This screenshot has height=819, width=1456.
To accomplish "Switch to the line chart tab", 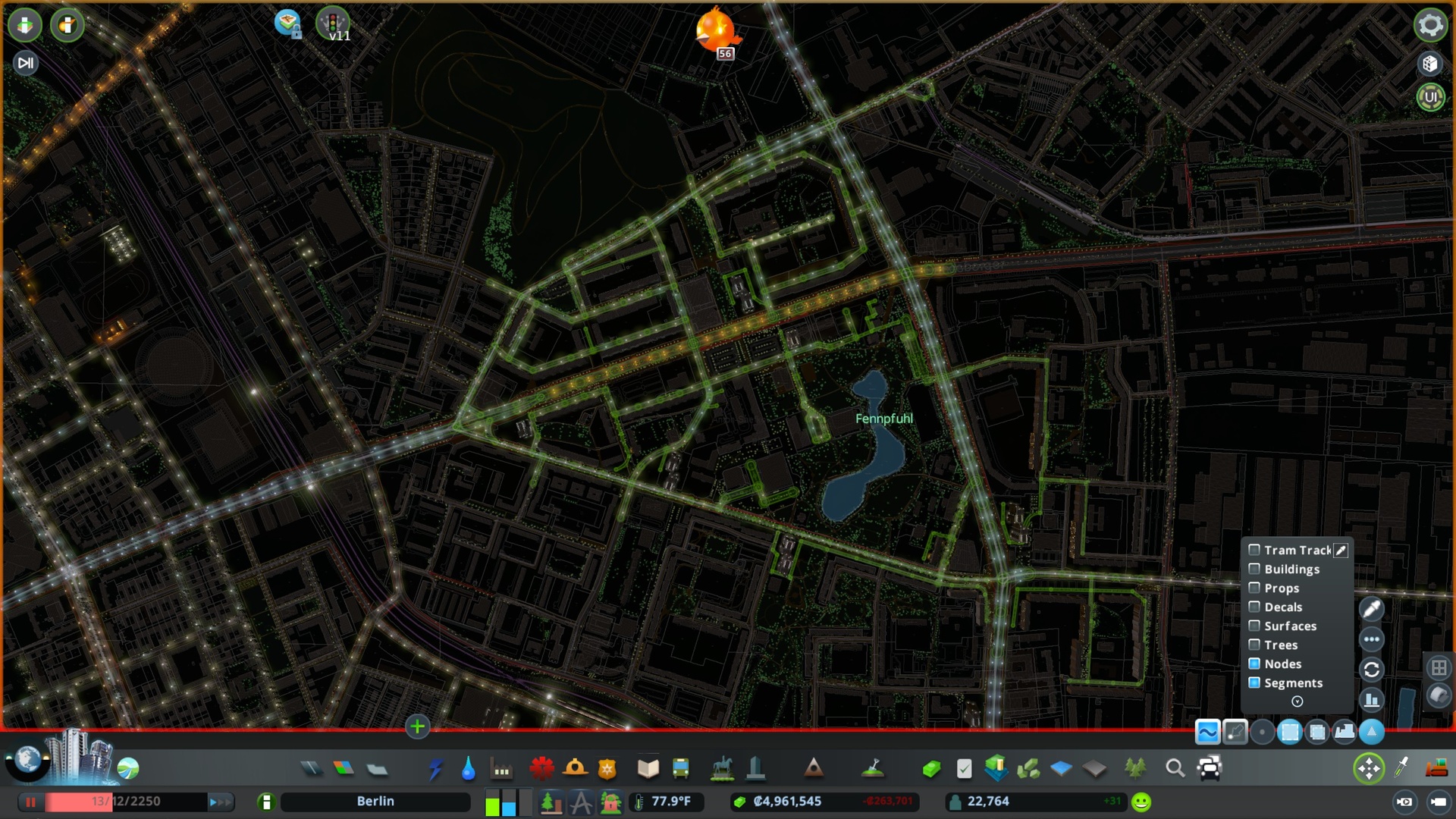I will coord(1209,732).
